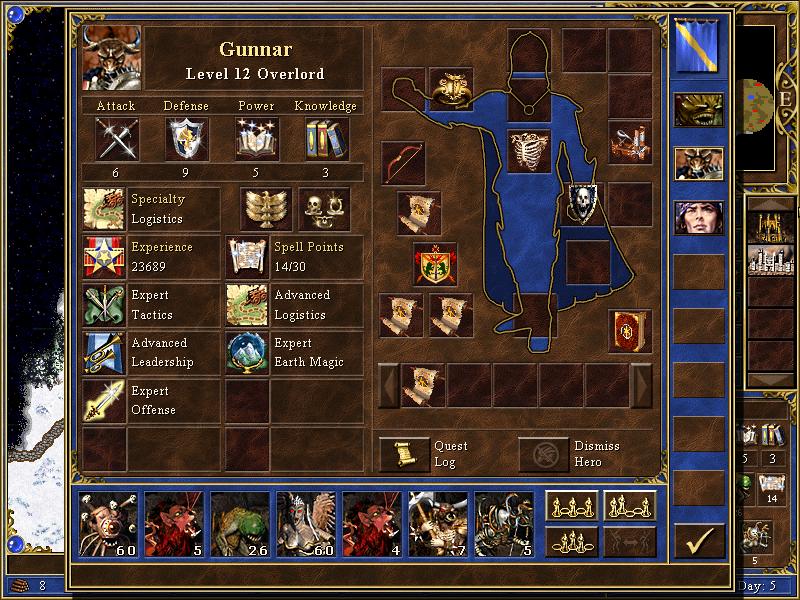Select the rib cage torso artifact
Image resolution: width=800 pixels, height=600 pixels.
tap(530, 151)
